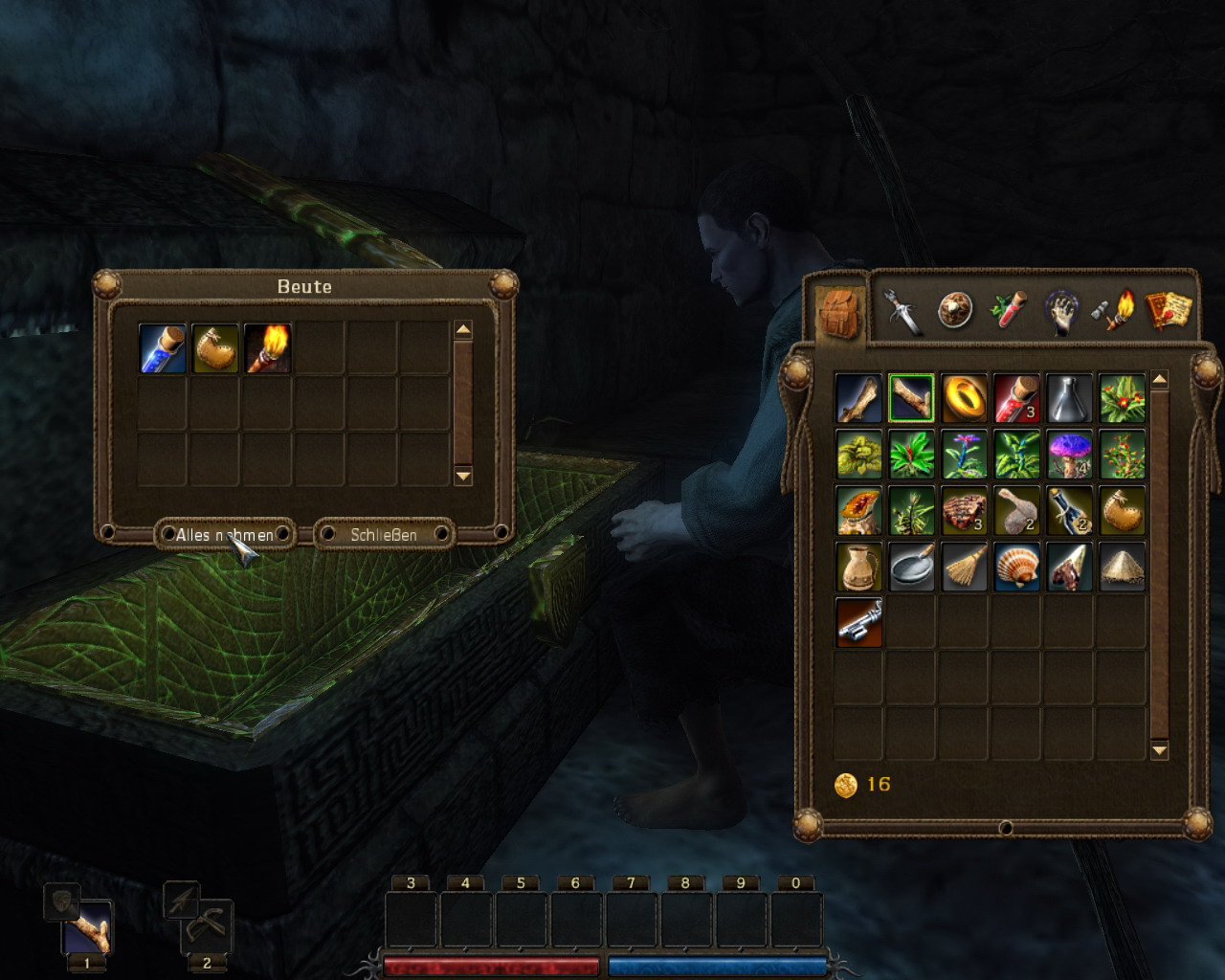Select the silver key in the inventory
The image size is (1225, 980).
pos(858,622)
